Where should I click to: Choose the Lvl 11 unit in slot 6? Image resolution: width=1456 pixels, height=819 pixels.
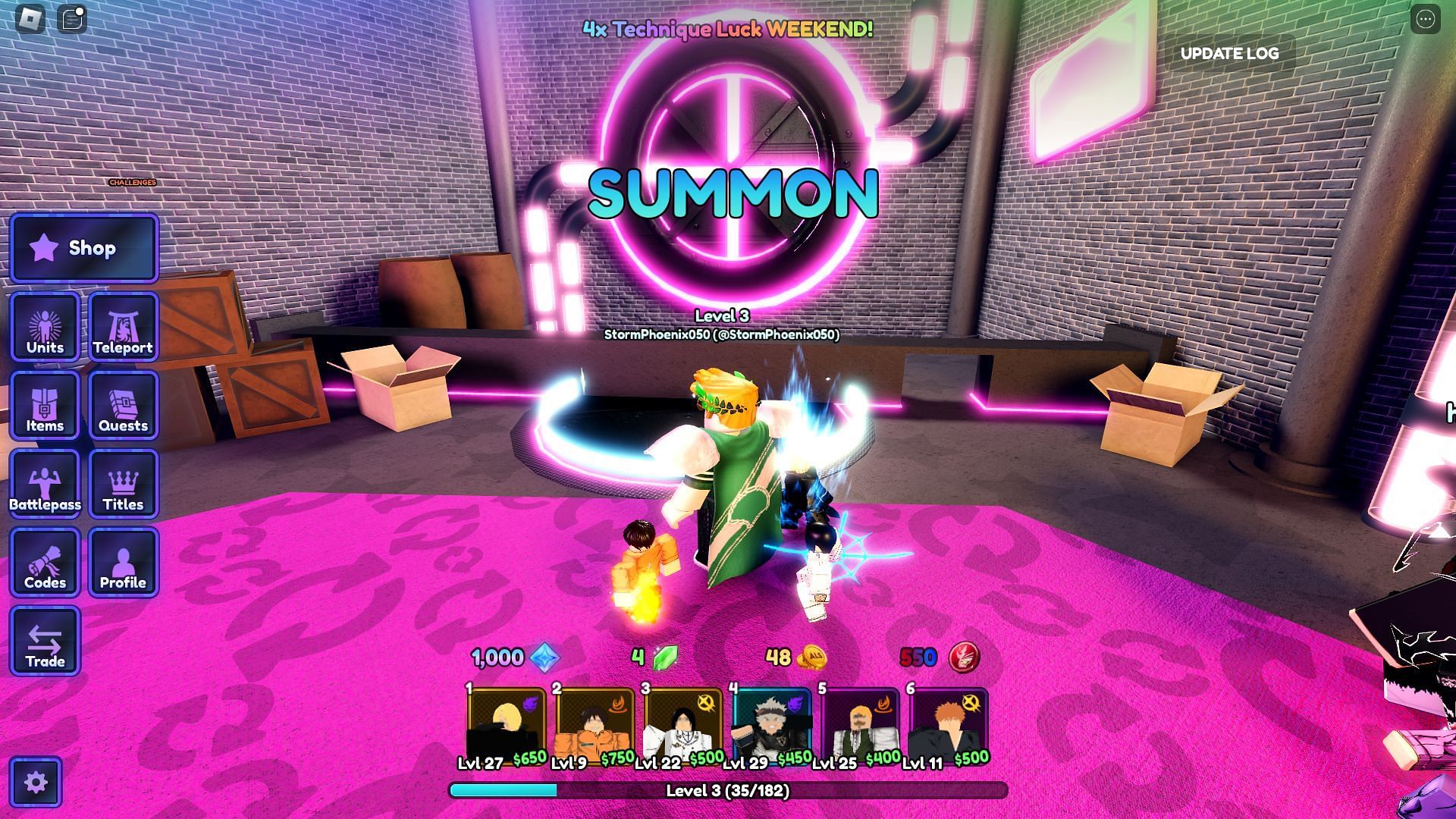[948, 726]
